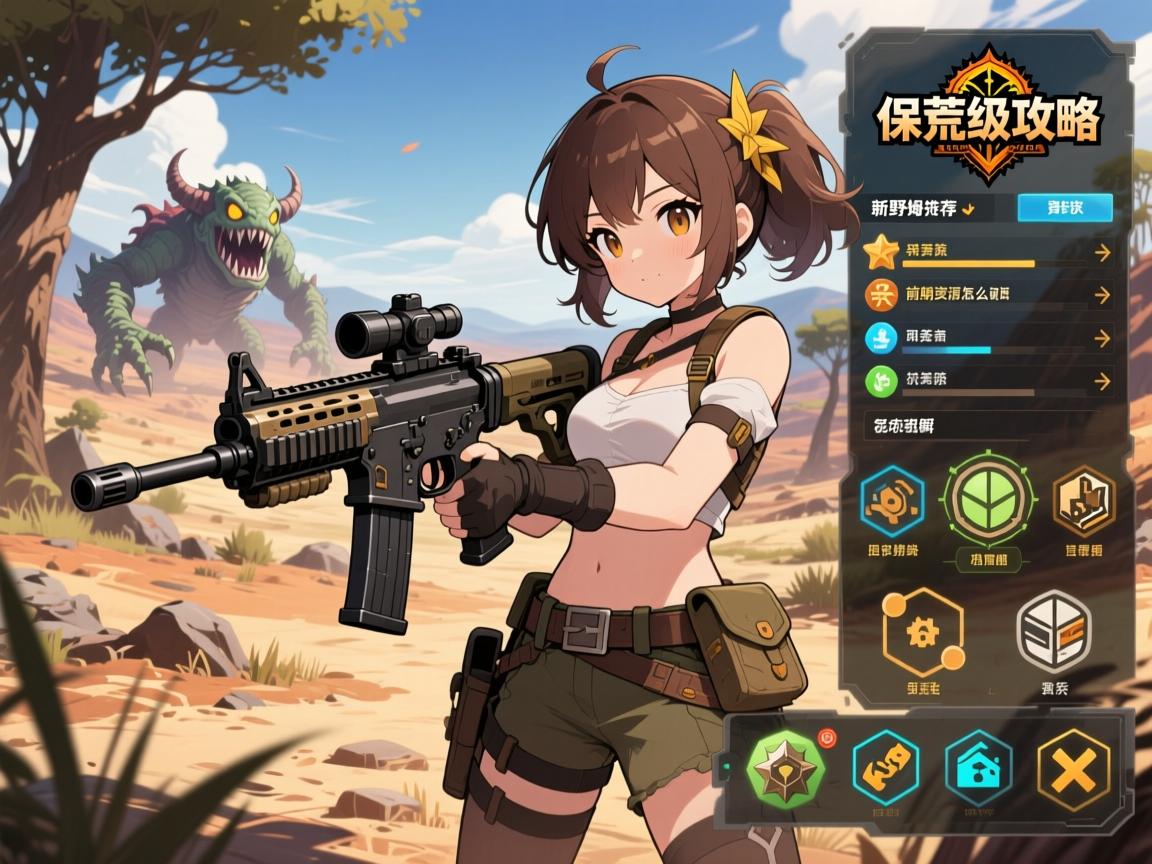Select the blue-bordered orange gear hexagon icon
1152x864 pixels.
coord(893,502)
